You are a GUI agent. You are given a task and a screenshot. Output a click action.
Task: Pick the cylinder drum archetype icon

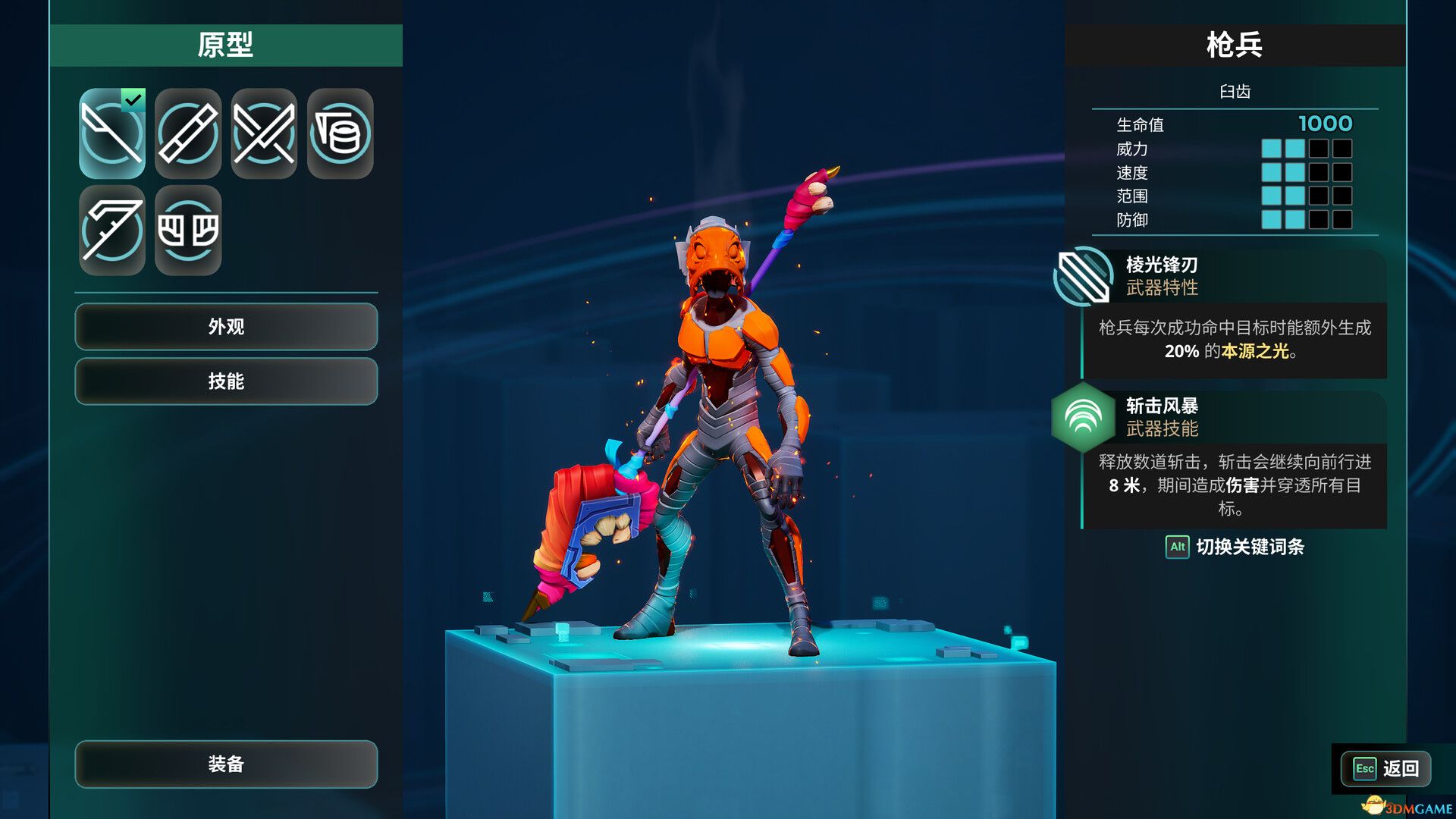(x=340, y=133)
